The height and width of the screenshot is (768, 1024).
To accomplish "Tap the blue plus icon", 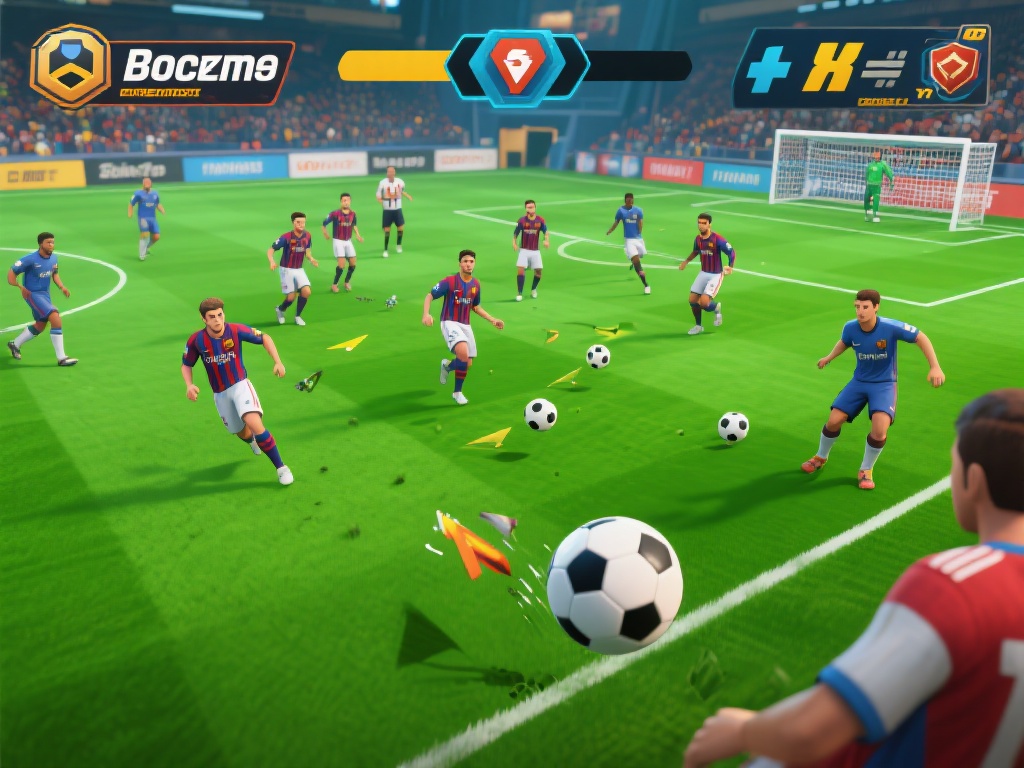I will (769, 69).
